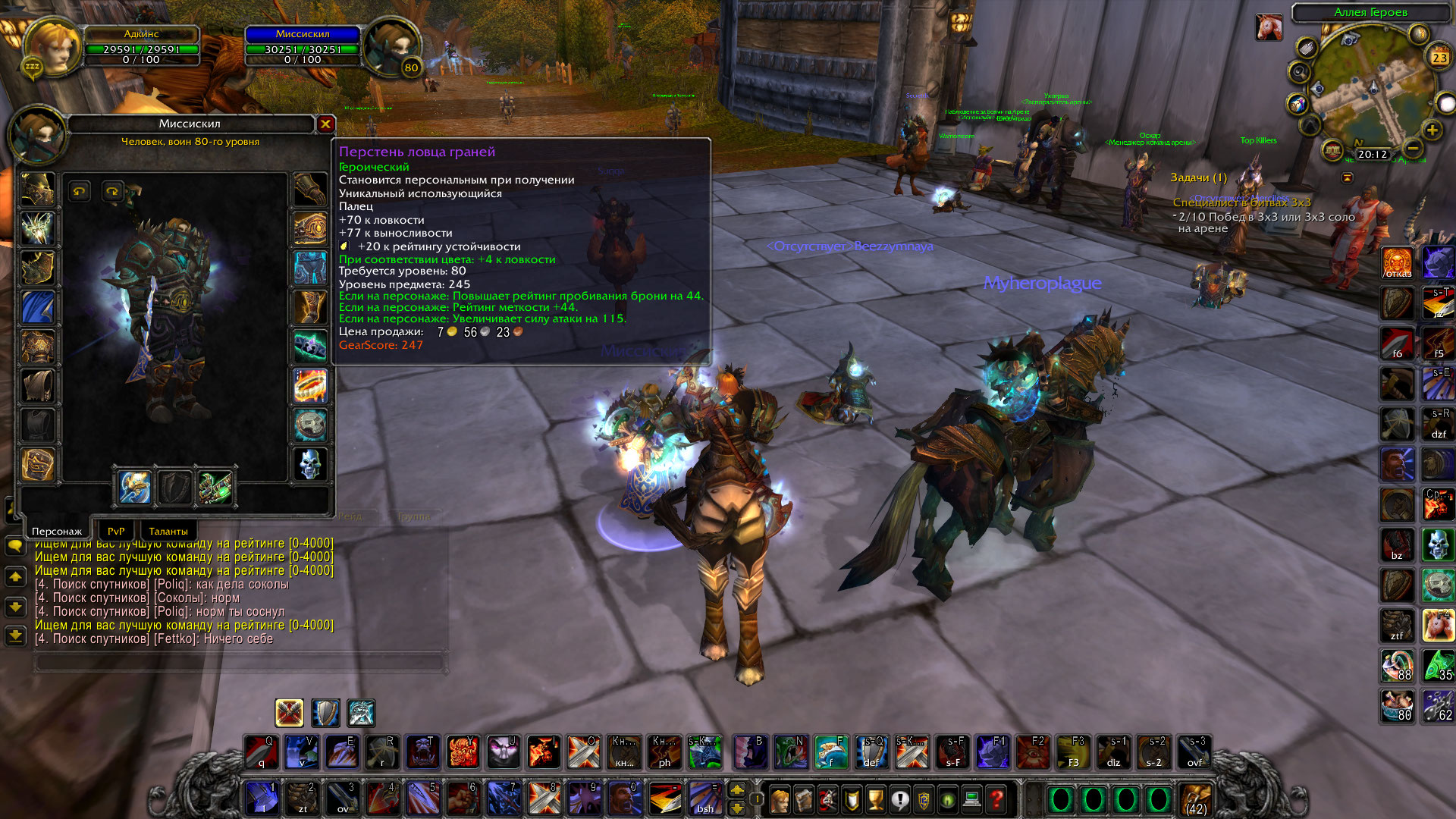Select the Адкинс player portrait
Viewport: 1456px width, 819px height.
click(52, 47)
